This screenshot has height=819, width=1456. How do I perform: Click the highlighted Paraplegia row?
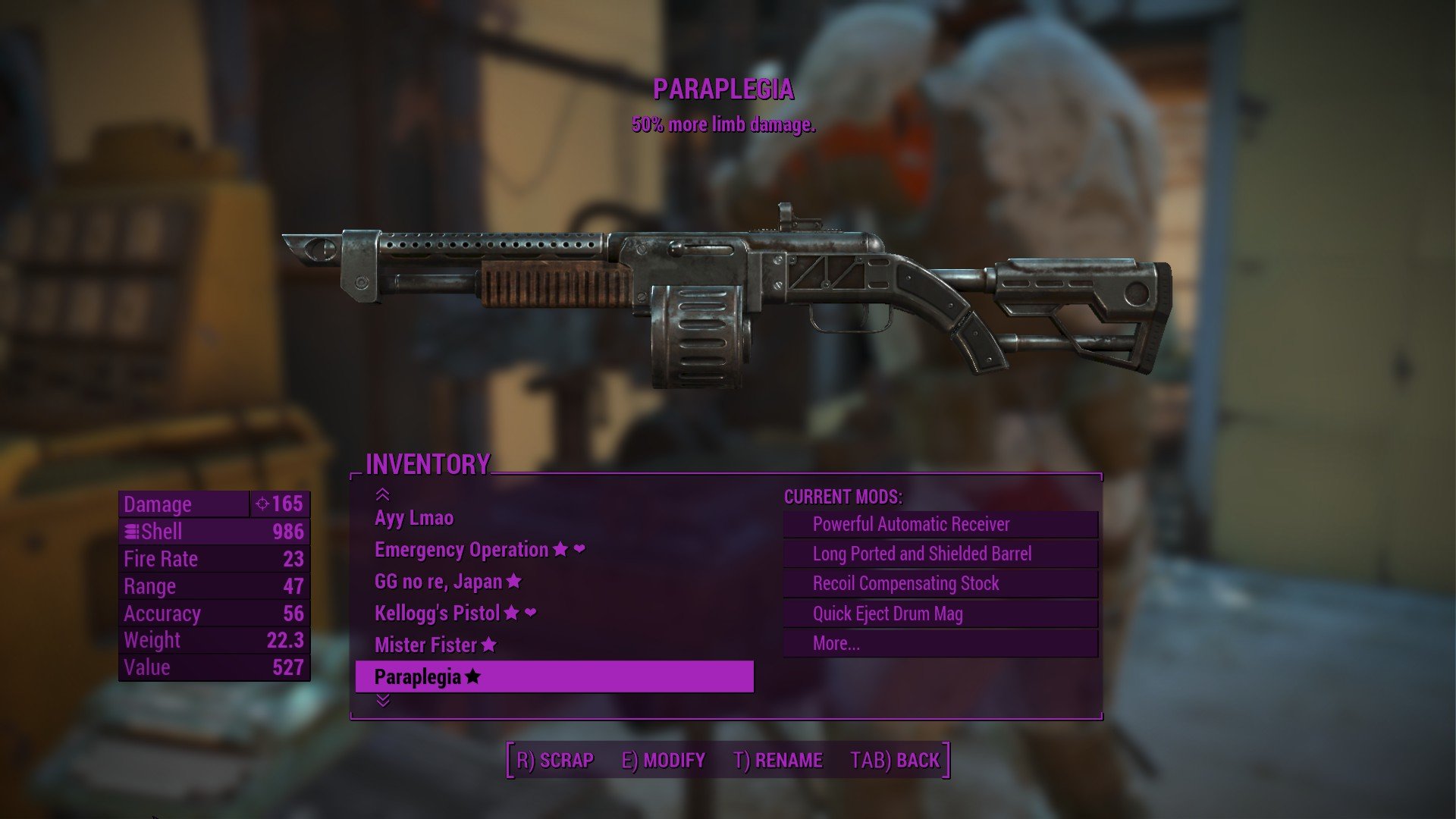coord(554,676)
